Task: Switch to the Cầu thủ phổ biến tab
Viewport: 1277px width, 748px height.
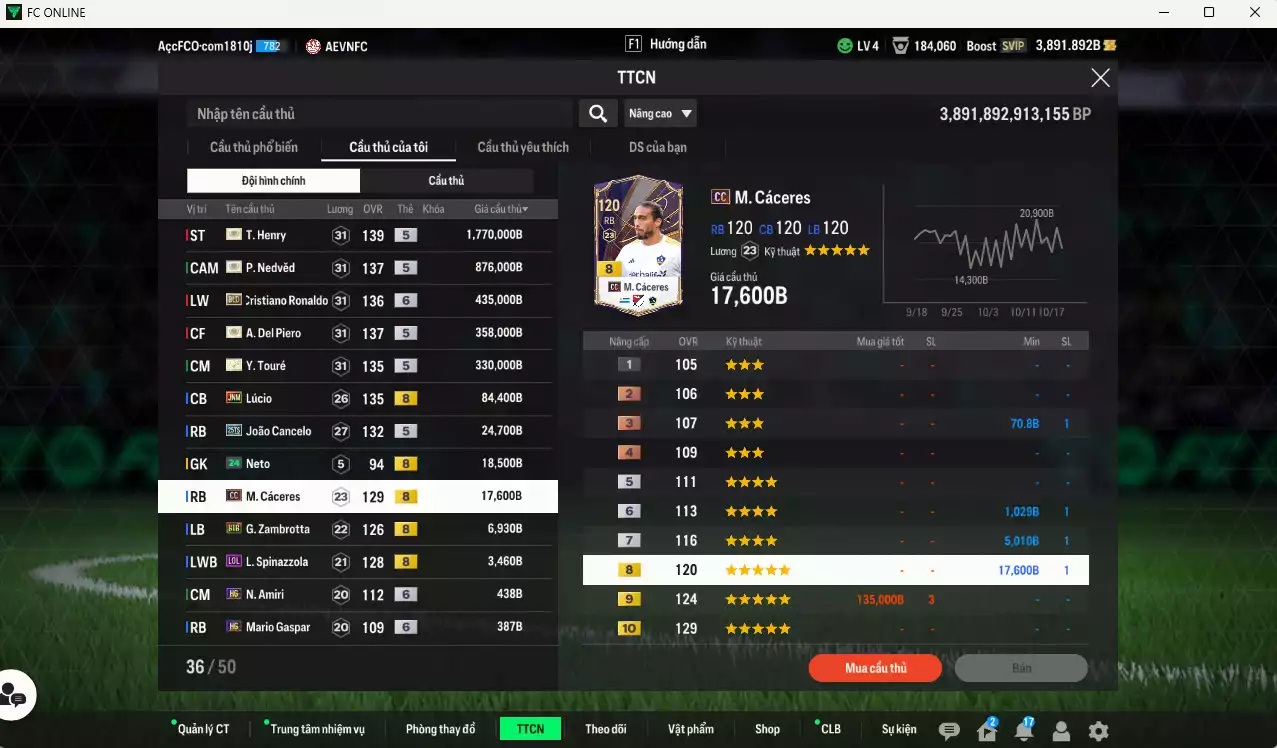Action: (253, 147)
